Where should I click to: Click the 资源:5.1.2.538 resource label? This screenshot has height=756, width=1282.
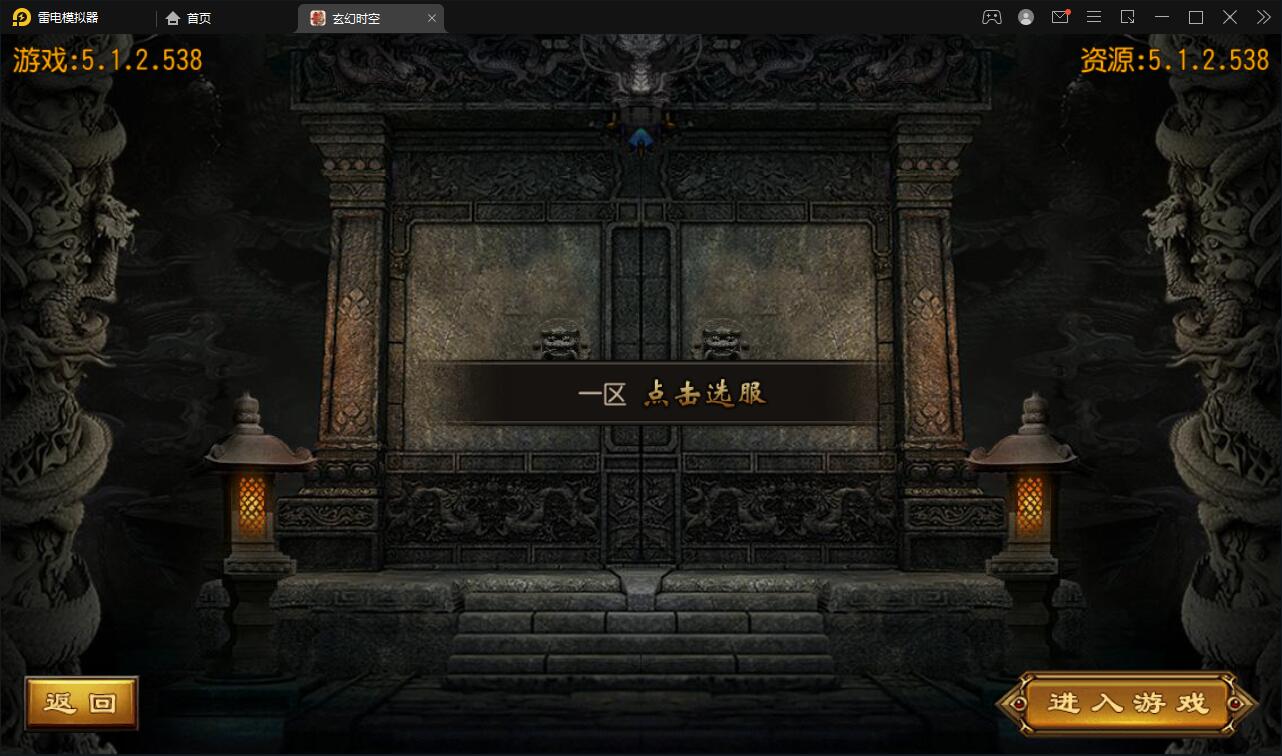[1172, 59]
